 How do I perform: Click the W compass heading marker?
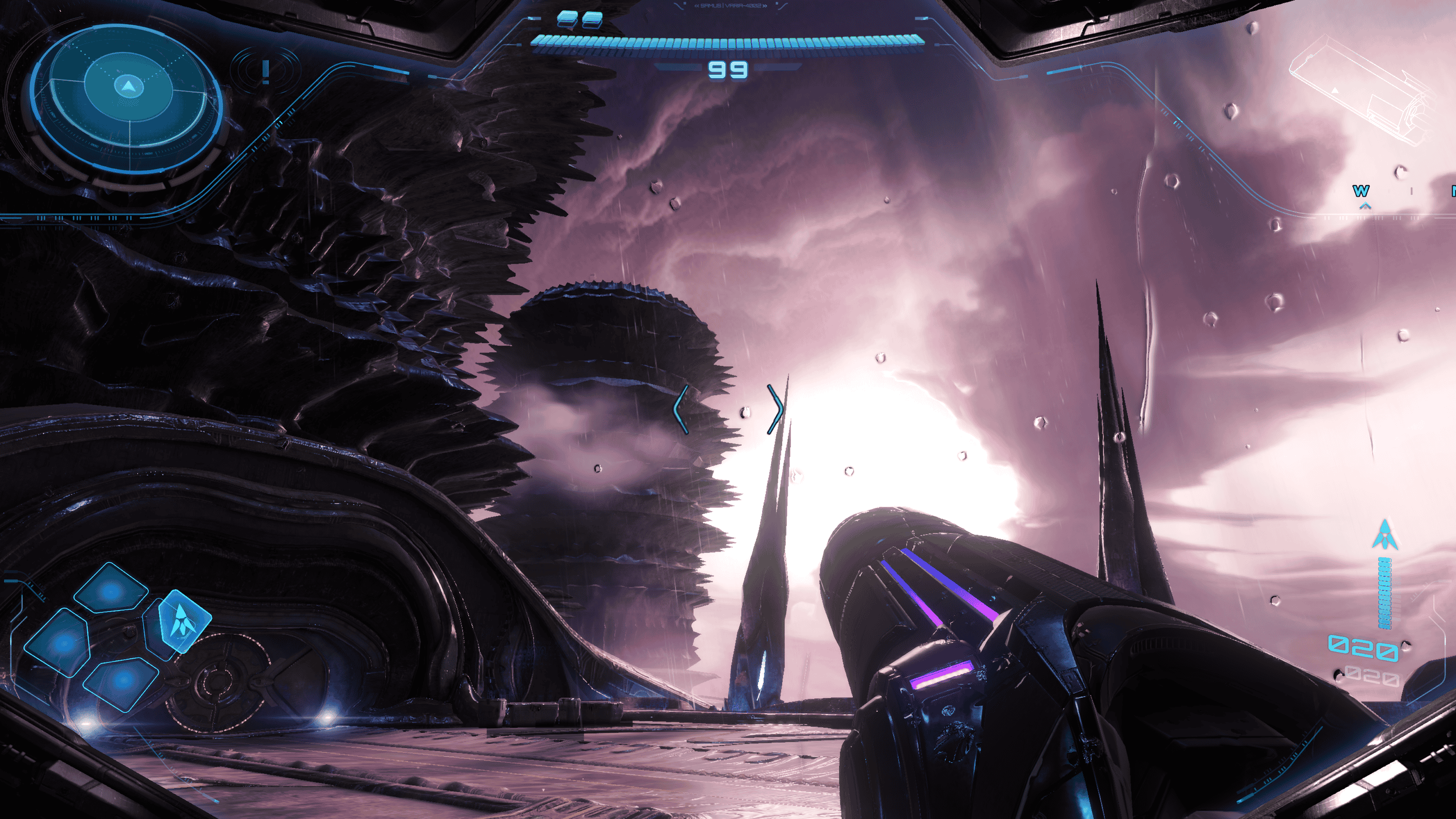coord(1361,191)
